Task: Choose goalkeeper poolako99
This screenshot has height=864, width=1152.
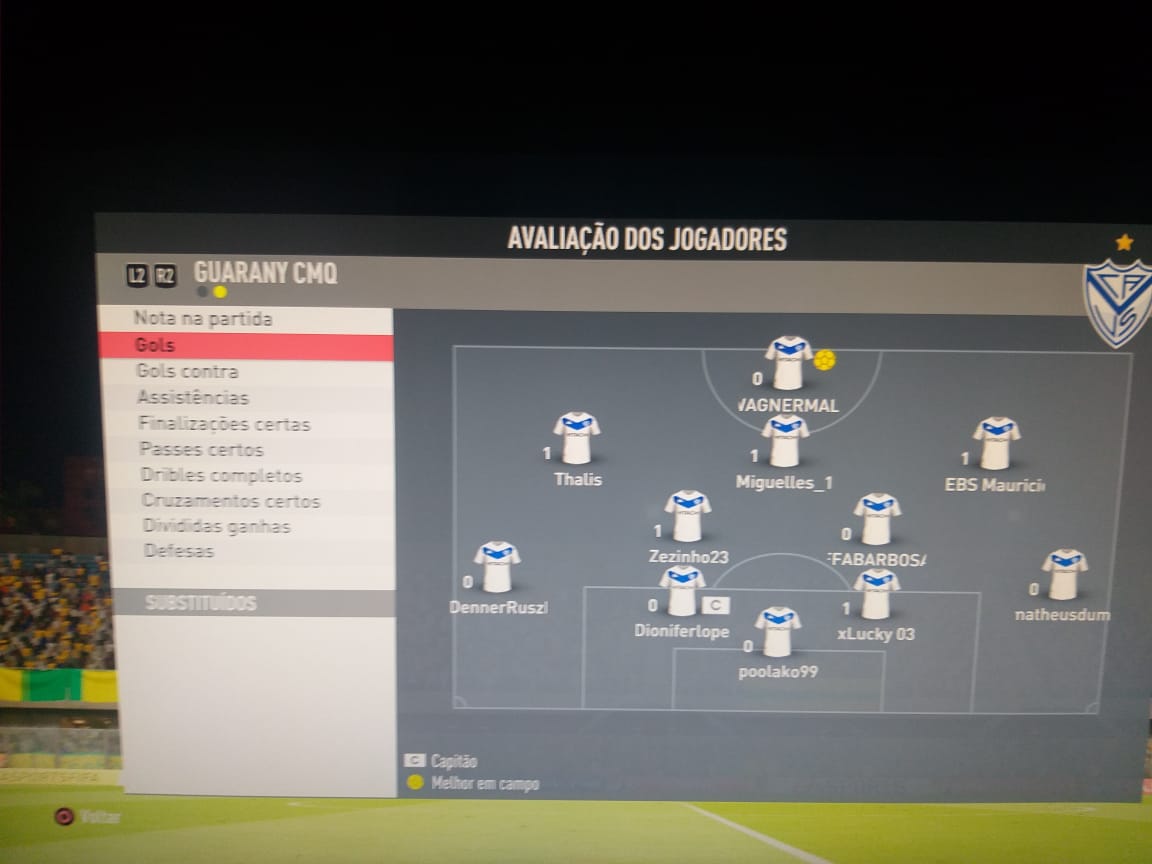Action: [x=777, y=632]
